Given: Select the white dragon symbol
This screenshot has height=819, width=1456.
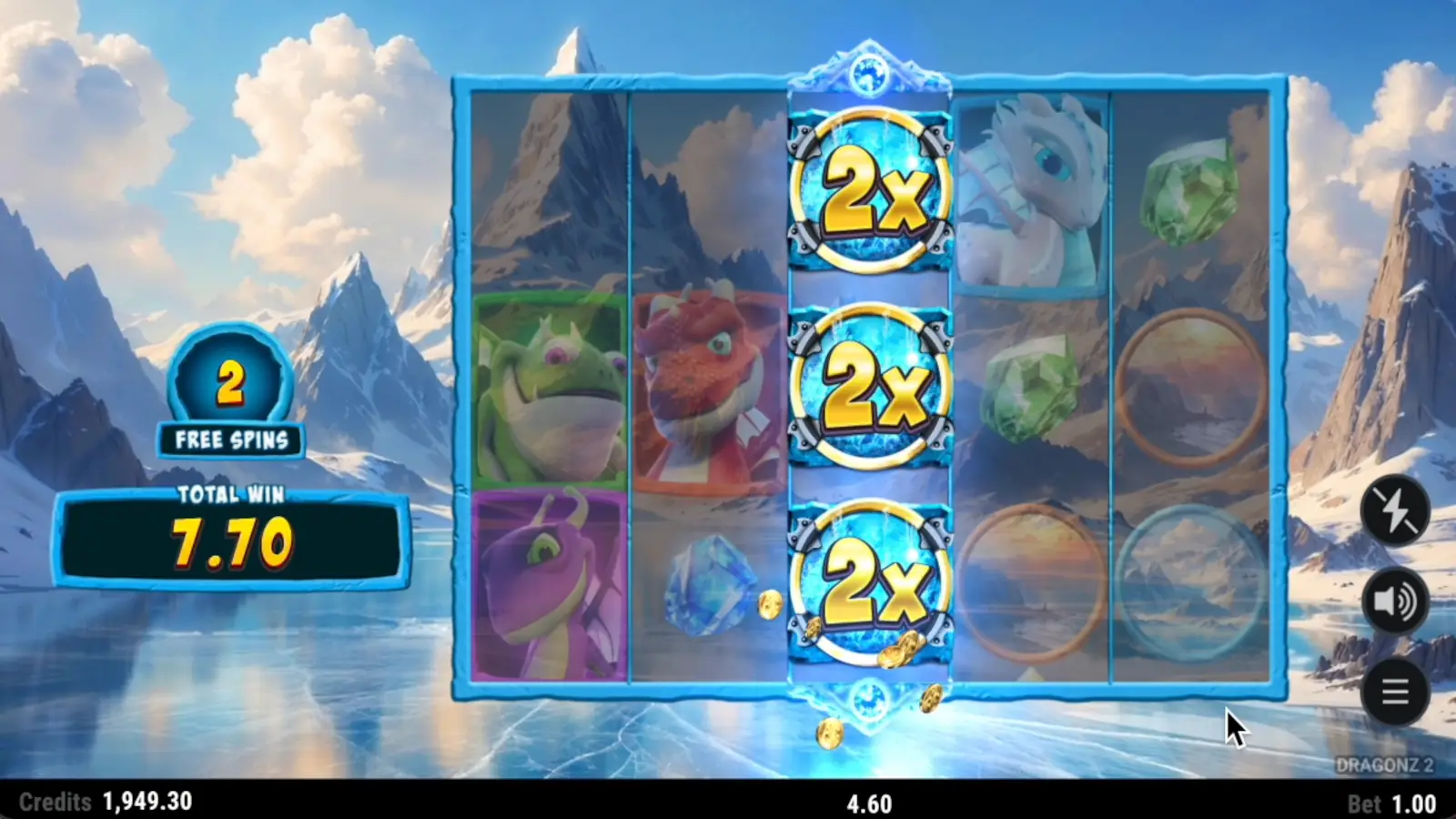Looking at the screenshot, I should tap(1033, 191).
